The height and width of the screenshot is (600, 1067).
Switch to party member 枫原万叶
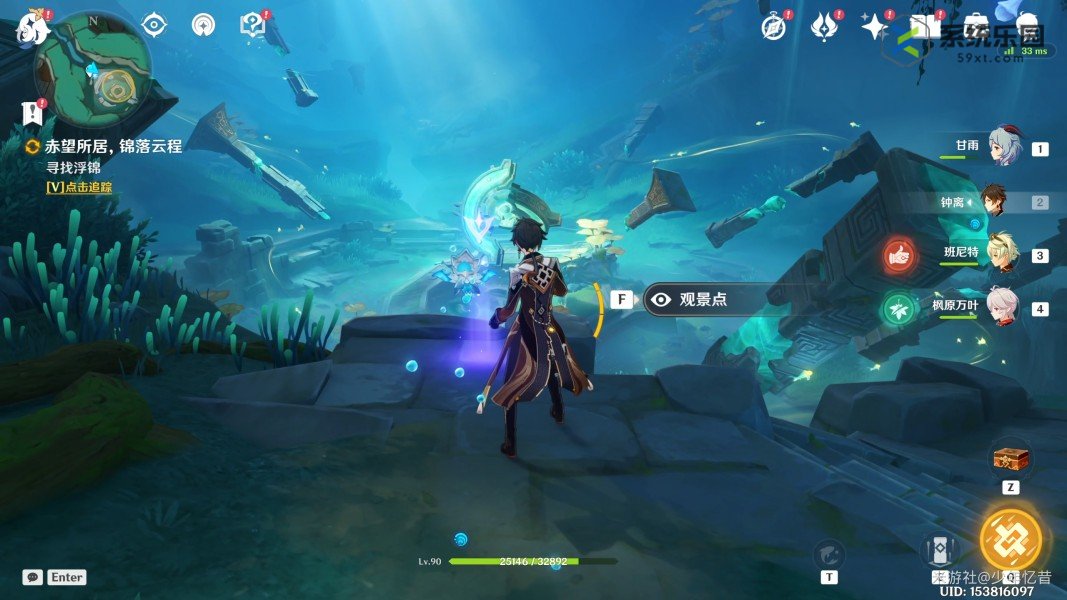coord(1002,307)
